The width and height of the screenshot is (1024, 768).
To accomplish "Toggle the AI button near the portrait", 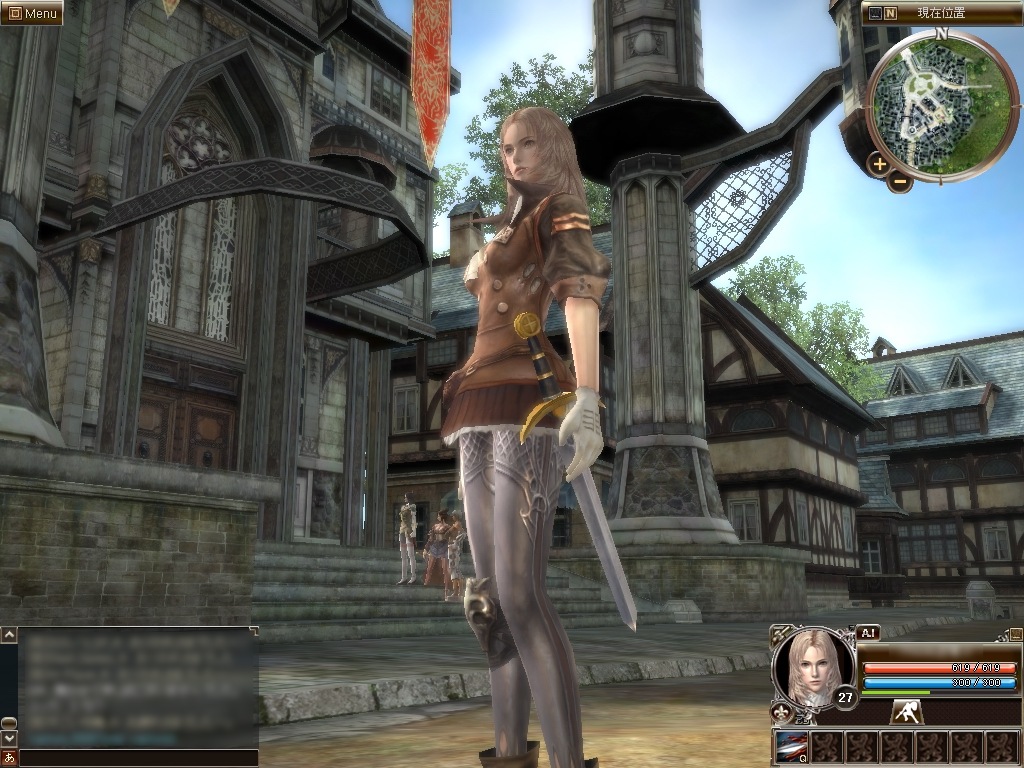I will click(x=868, y=633).
